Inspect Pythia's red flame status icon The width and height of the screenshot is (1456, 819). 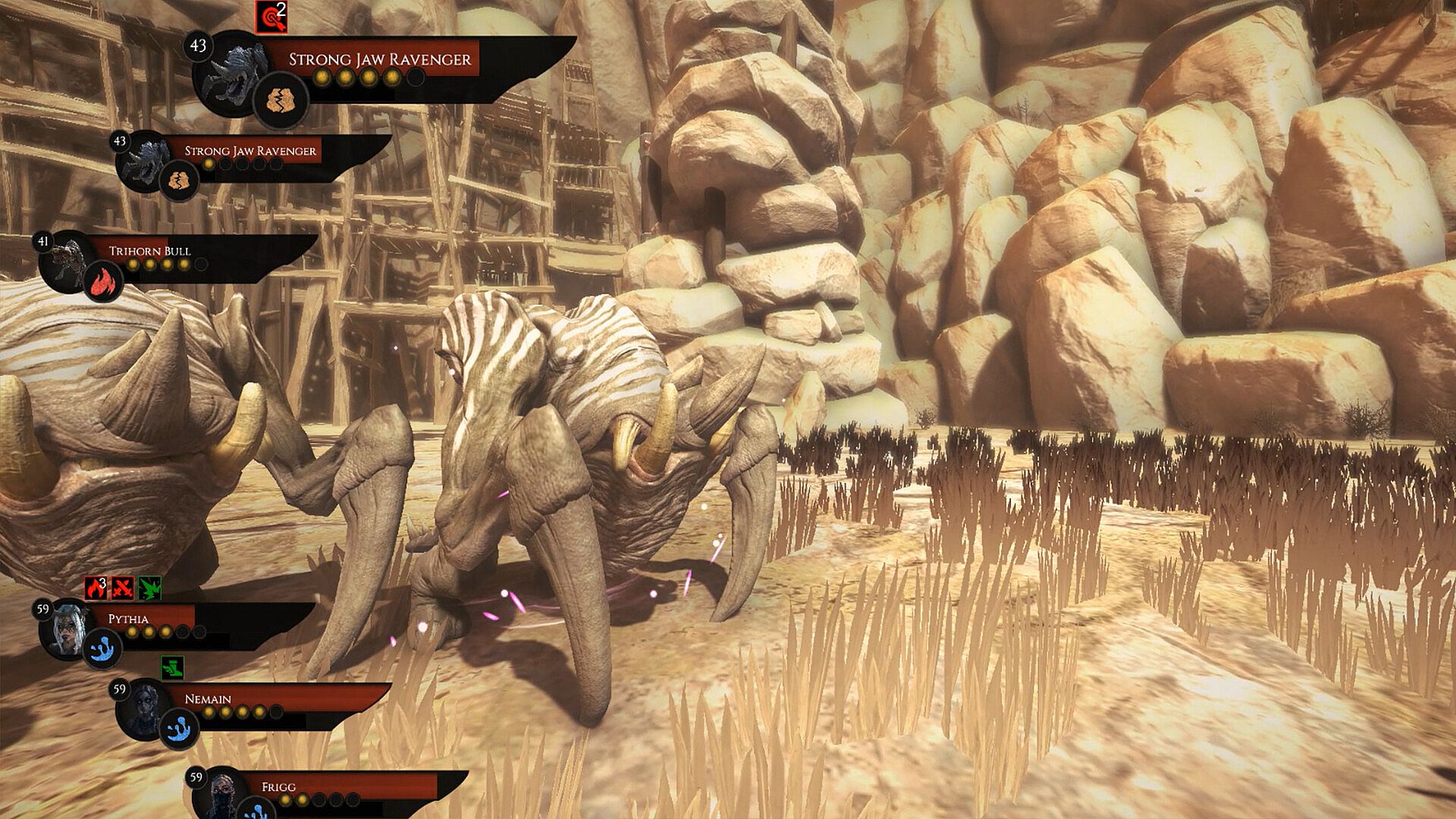tap(96, 588)
